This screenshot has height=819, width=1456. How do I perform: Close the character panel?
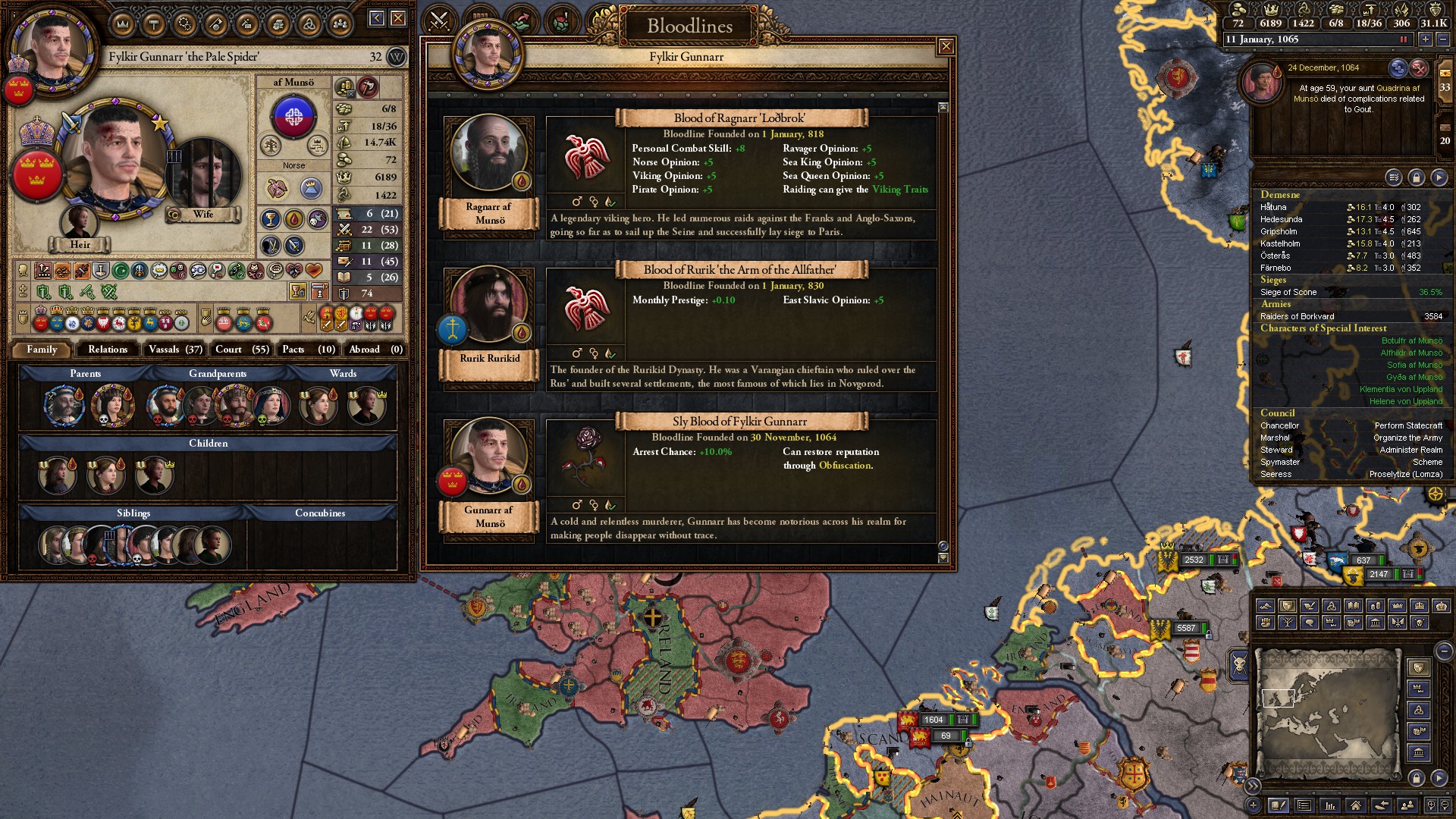398,18
